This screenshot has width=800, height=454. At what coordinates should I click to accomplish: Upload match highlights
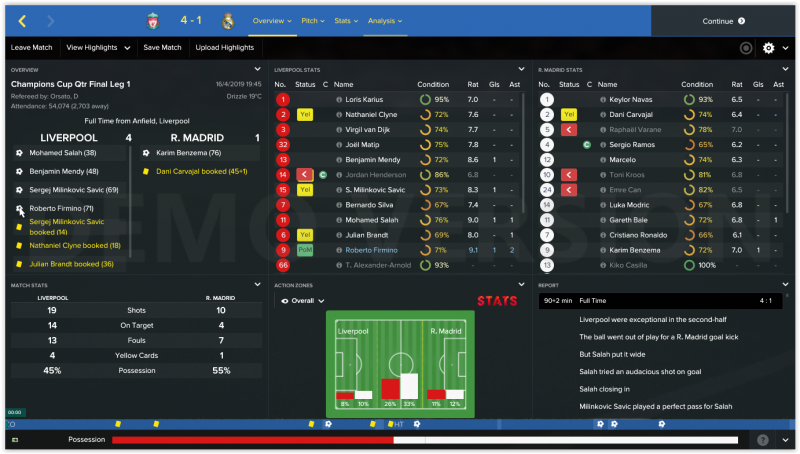[x=225, y=47]
